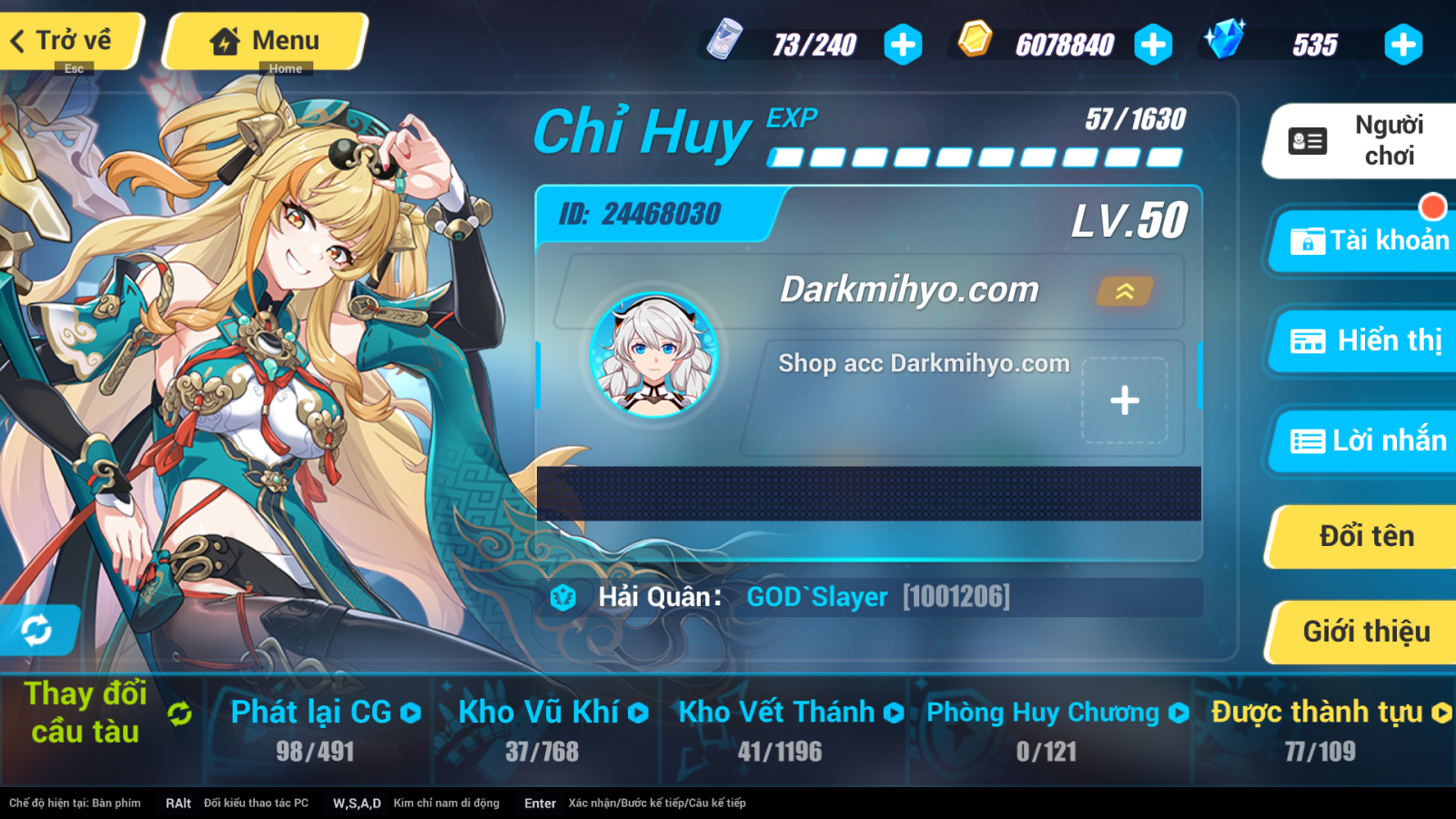Click the armada emblem beside Hải Quân
The height and width of the screenshot is (819, 1456).
click(564, 597)
